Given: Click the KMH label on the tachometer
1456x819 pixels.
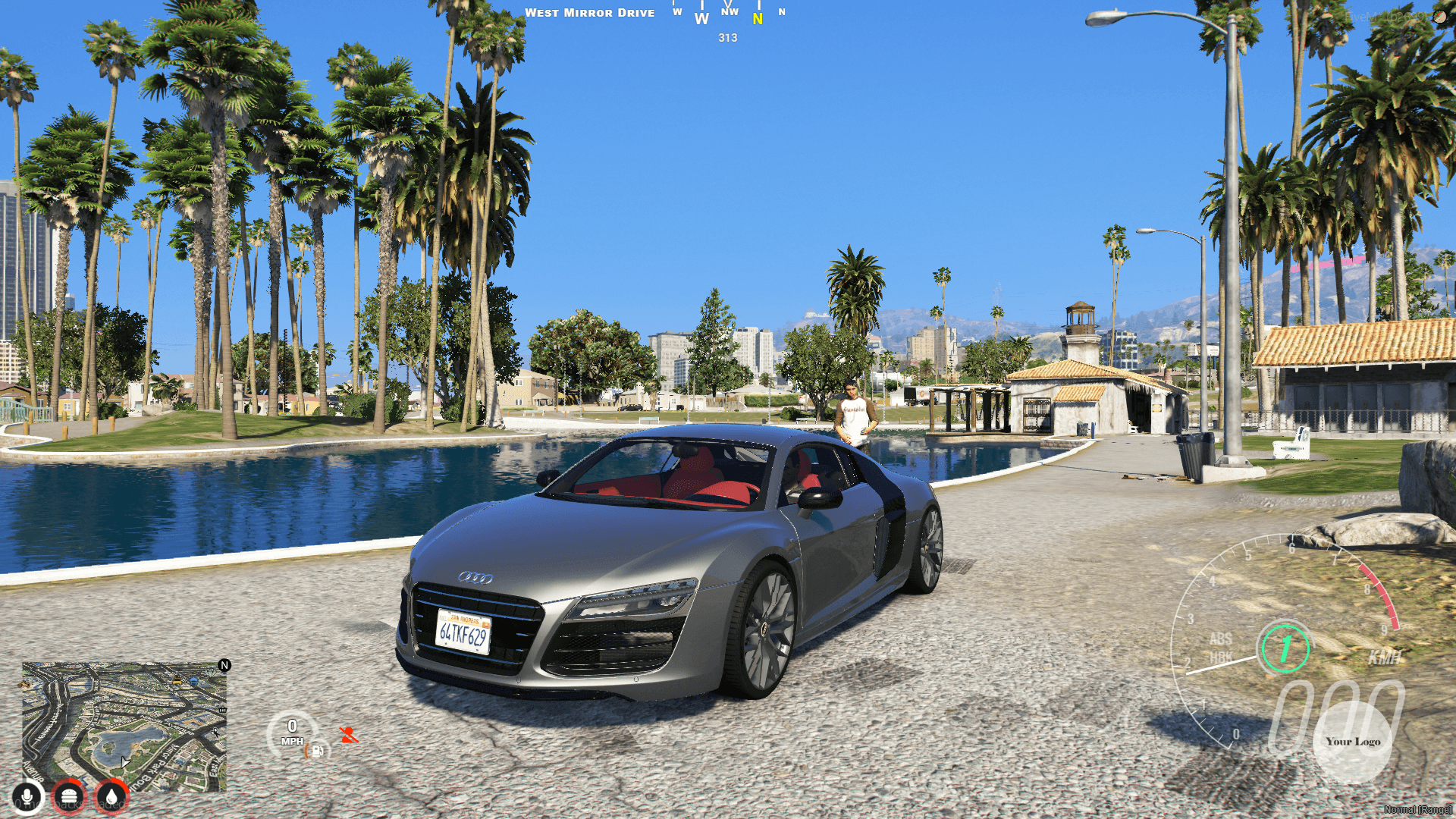Looking at the screenshot, I should (x=1385, y=657).
